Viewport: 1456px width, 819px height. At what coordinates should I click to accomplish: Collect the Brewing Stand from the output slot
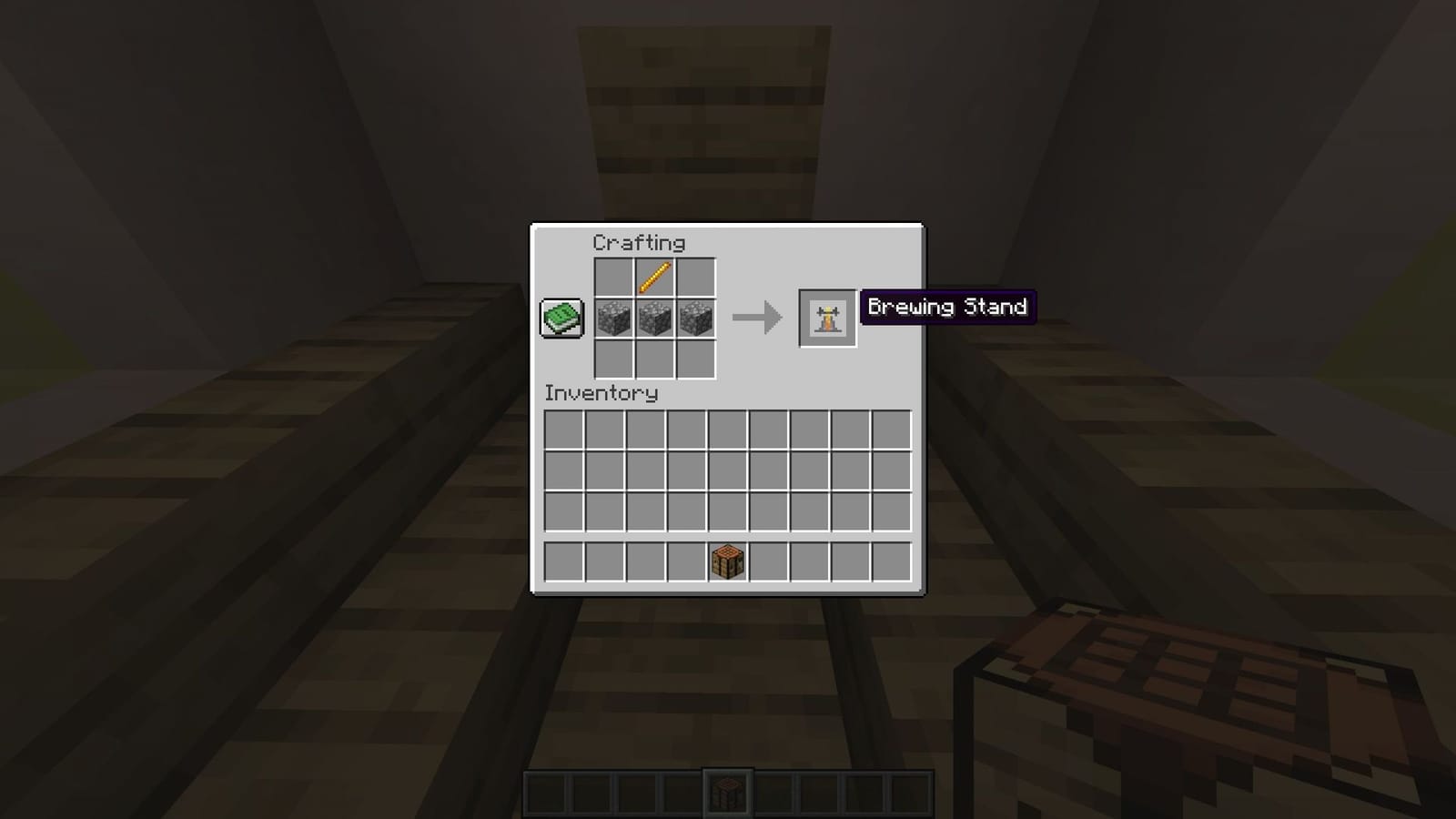point(827,318)
